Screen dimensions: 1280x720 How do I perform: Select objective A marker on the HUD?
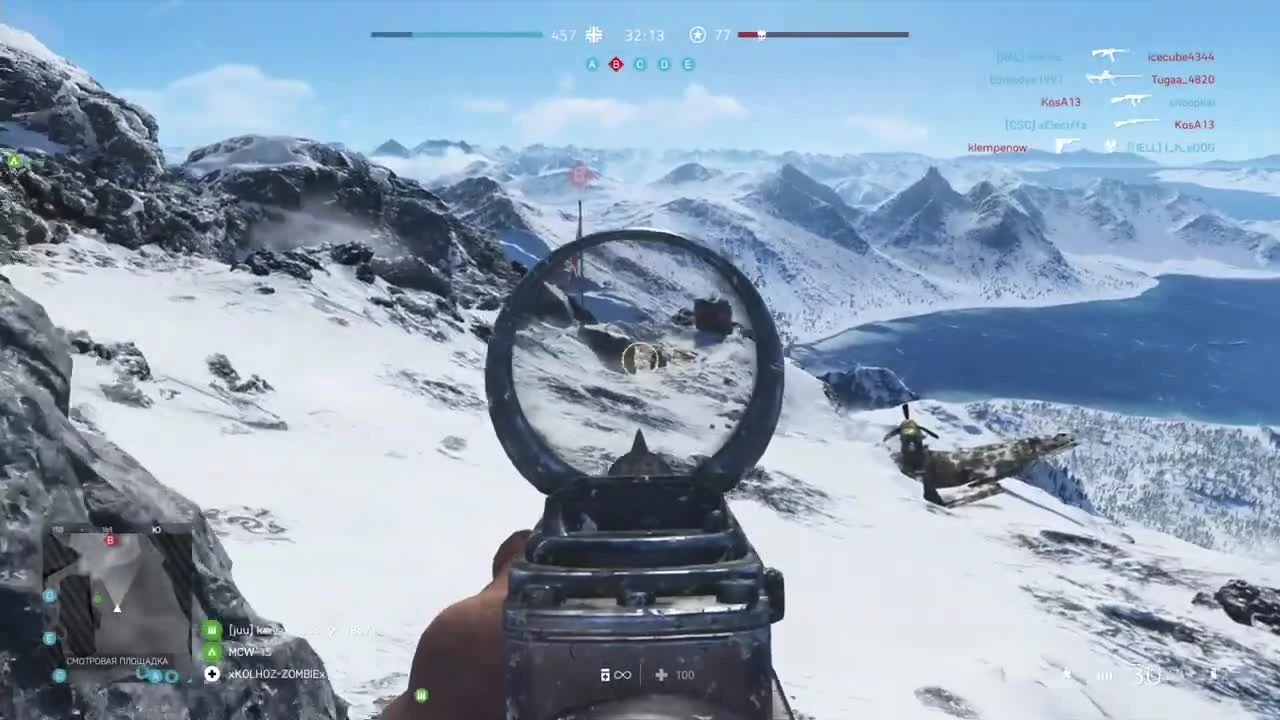(x=592, y=64)
